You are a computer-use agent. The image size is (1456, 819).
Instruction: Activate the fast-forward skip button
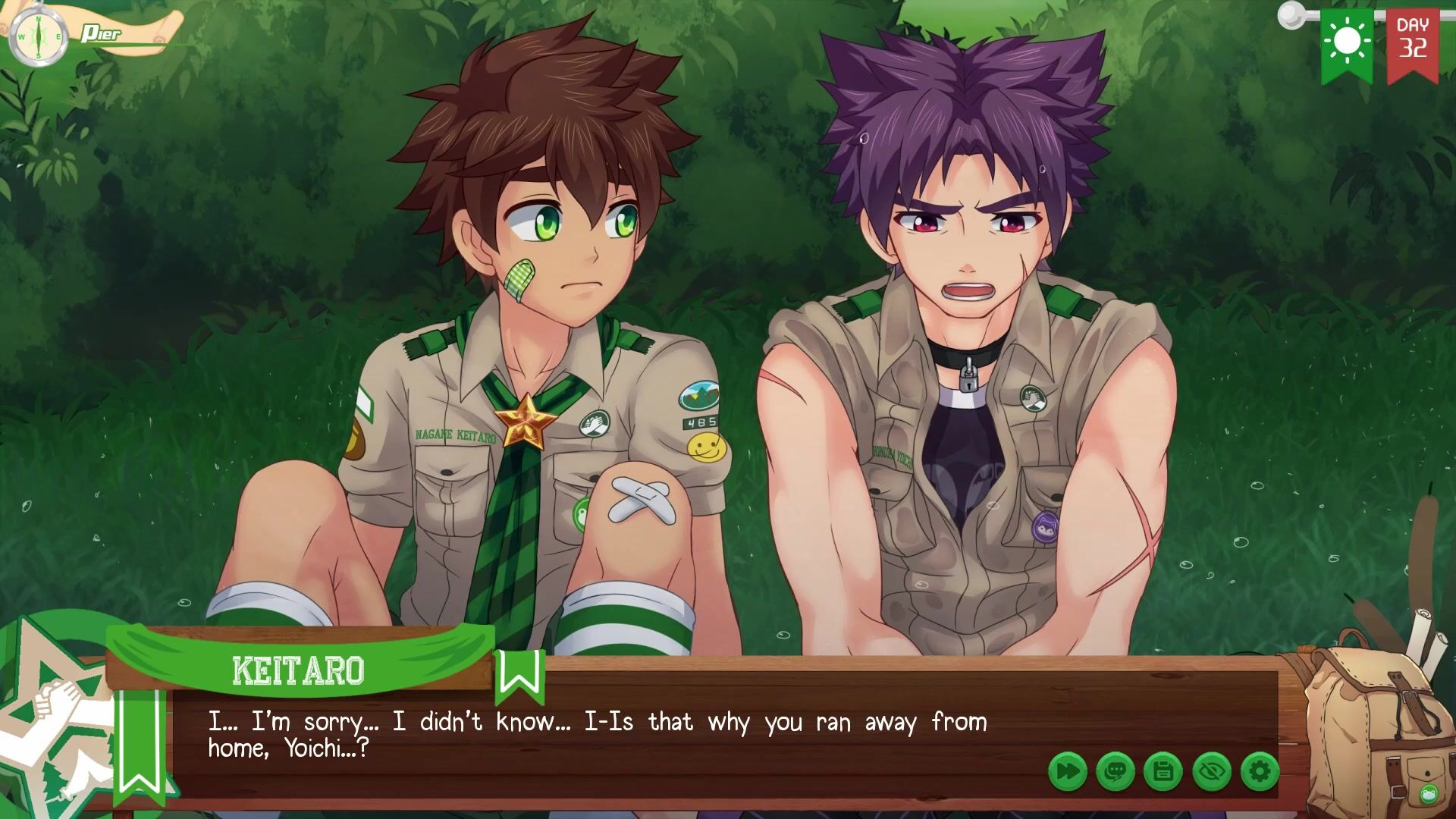click(x=1068, y=772)
